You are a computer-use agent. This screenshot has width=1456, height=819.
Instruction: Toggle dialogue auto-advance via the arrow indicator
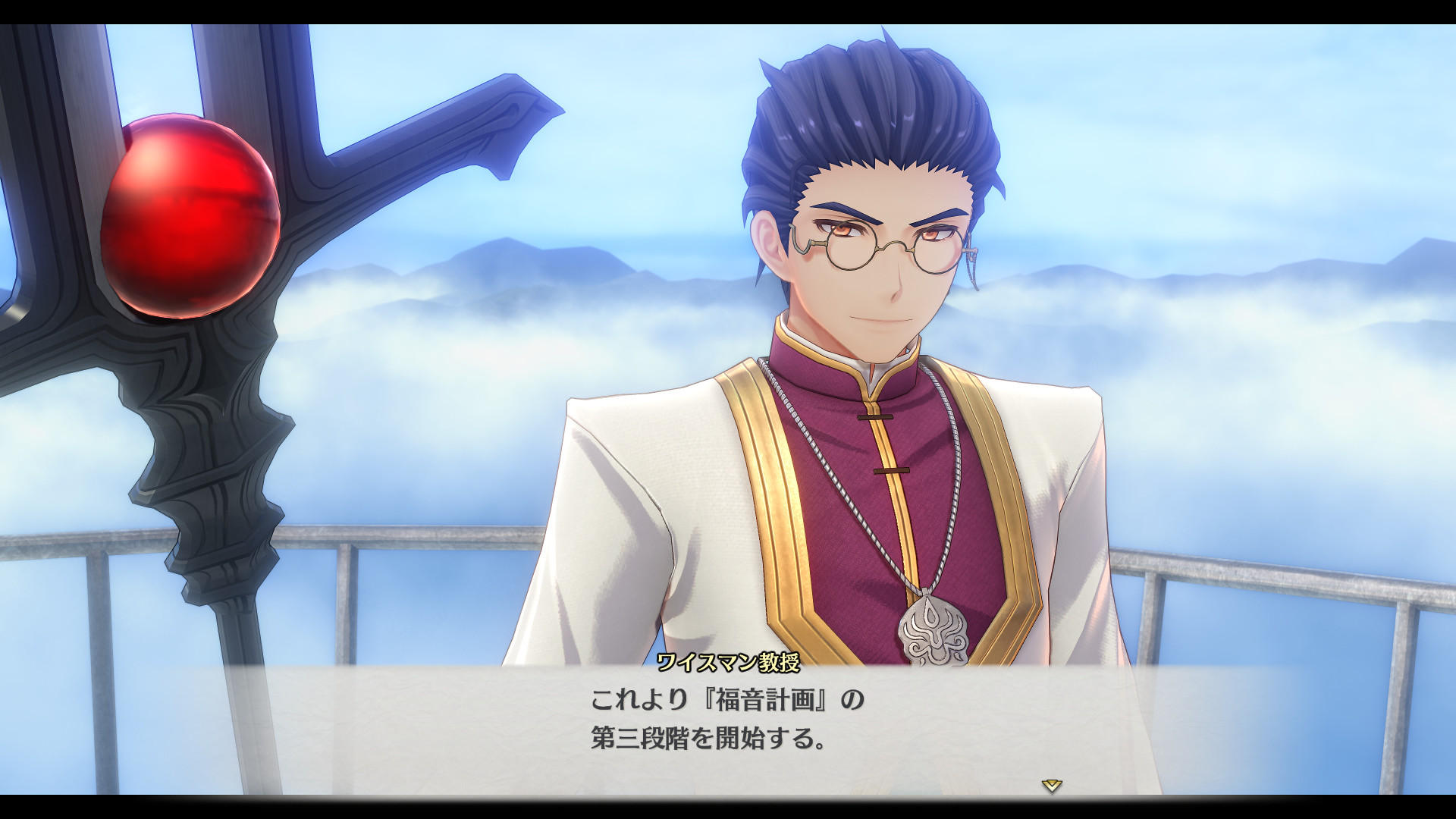coord(1053,787)
